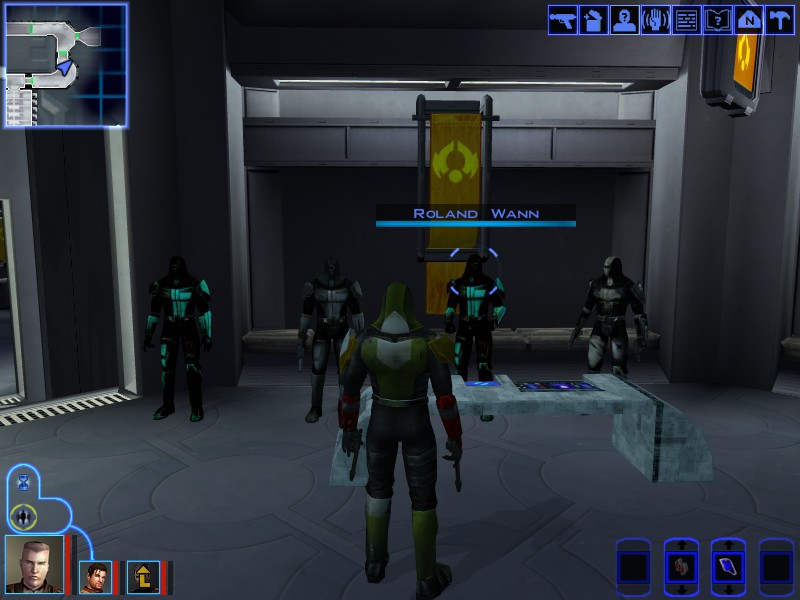The height and width of the screenshot is (600, 800).
Task: Click the minimap
Action: (65, 65)
